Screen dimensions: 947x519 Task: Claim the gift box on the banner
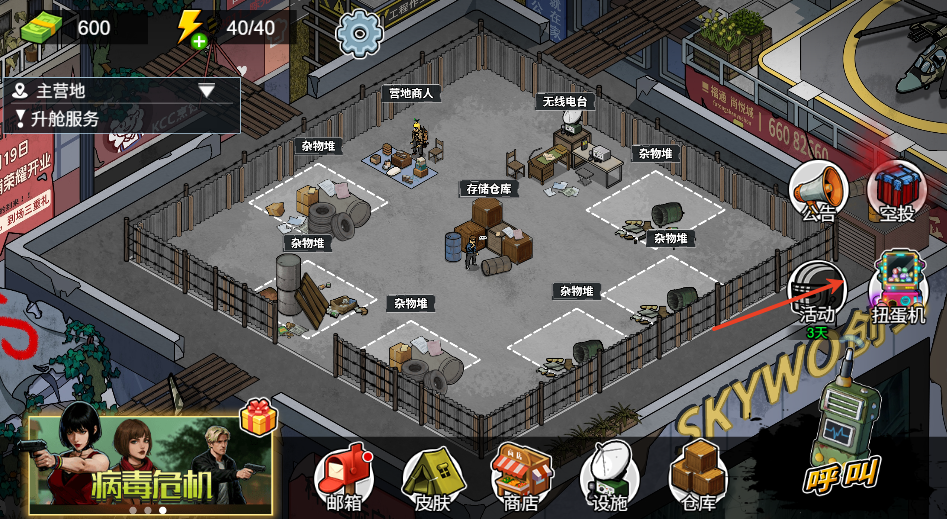(256, 417)
